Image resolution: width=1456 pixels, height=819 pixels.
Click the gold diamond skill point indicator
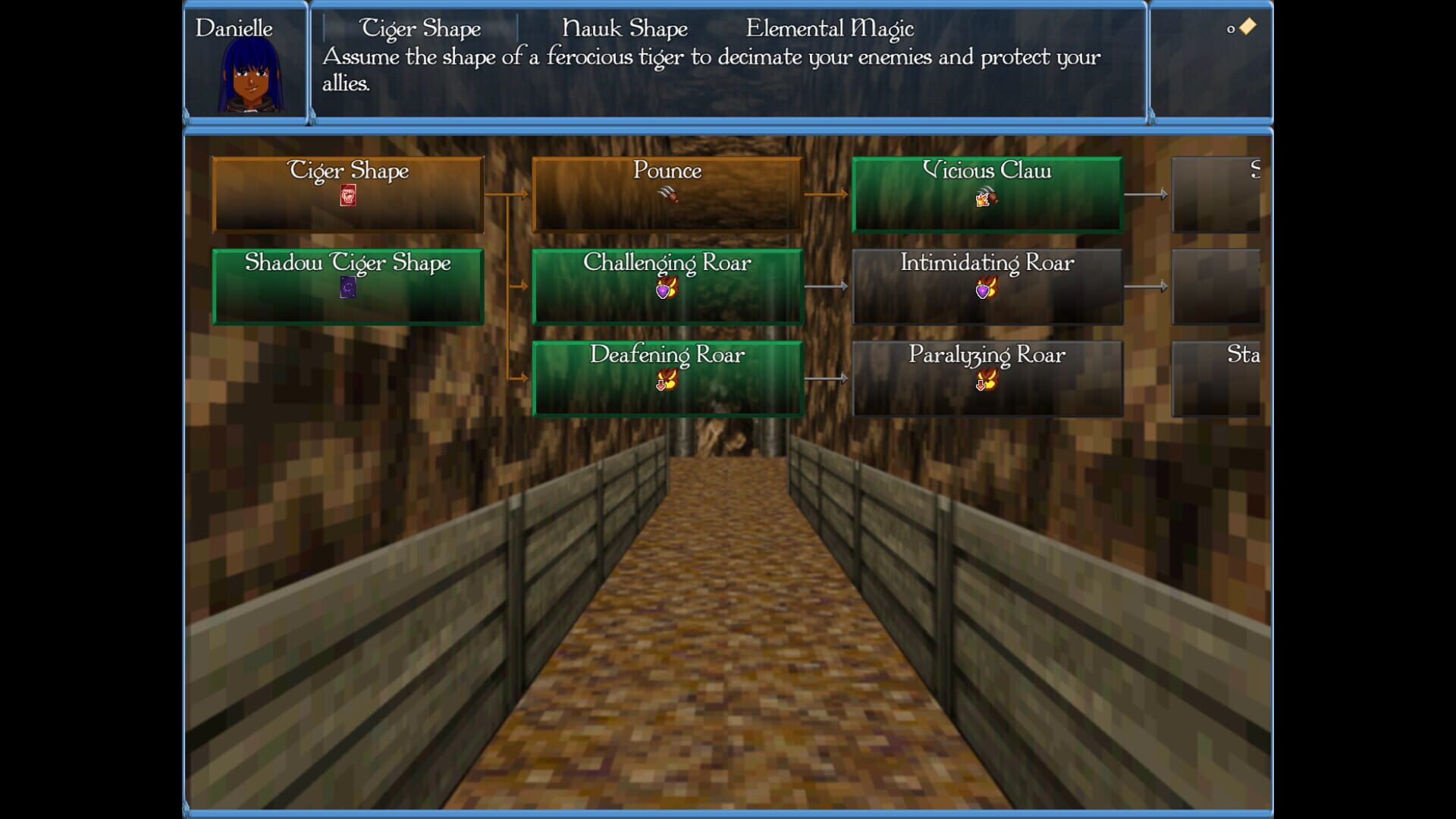(1246, 26)
